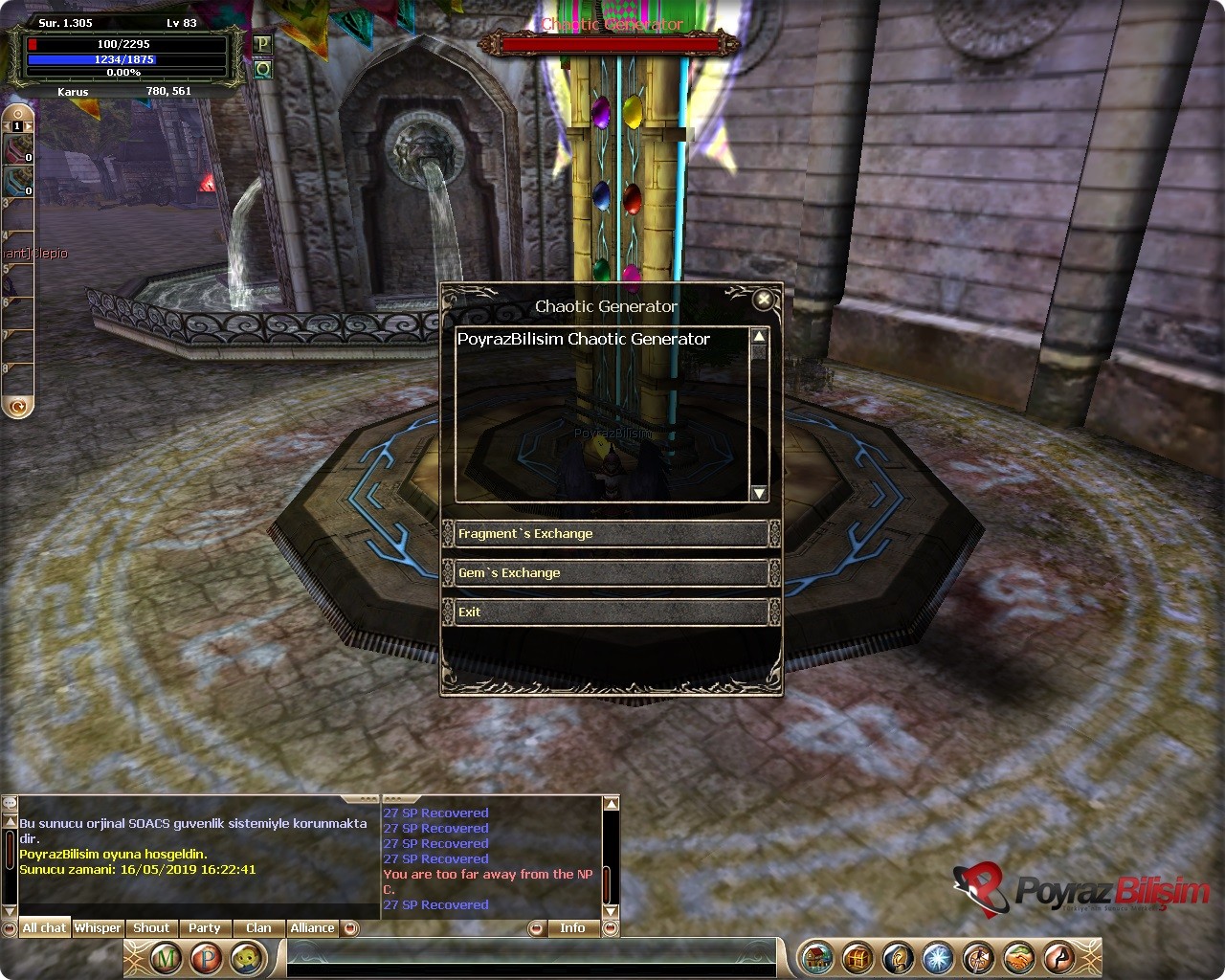This screenshot has height=980, width=1225.
Task: Open the P button beside status bars
Action: 262,44
